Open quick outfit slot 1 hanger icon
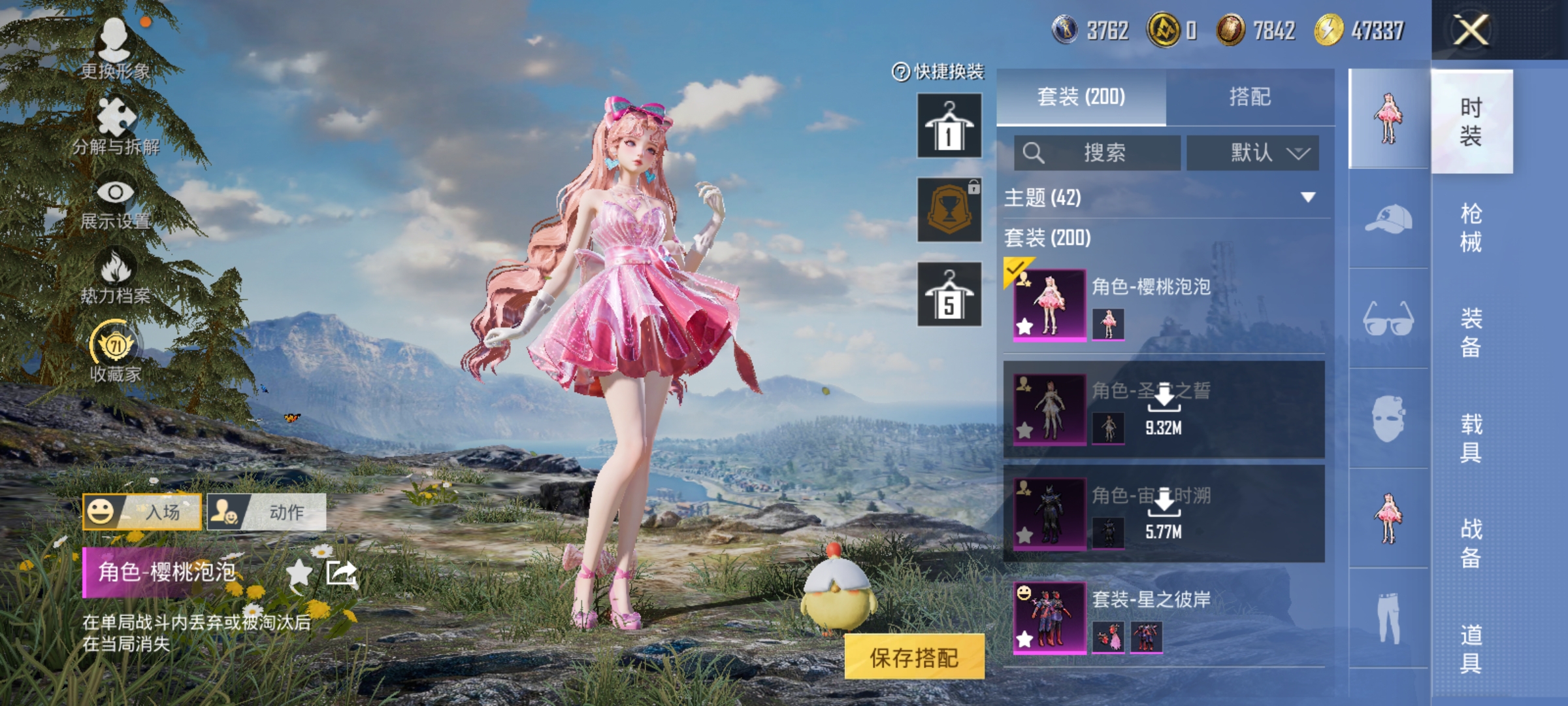Image resolution: width=1568 pixels, height=706 pixels. tap(949, 124)
